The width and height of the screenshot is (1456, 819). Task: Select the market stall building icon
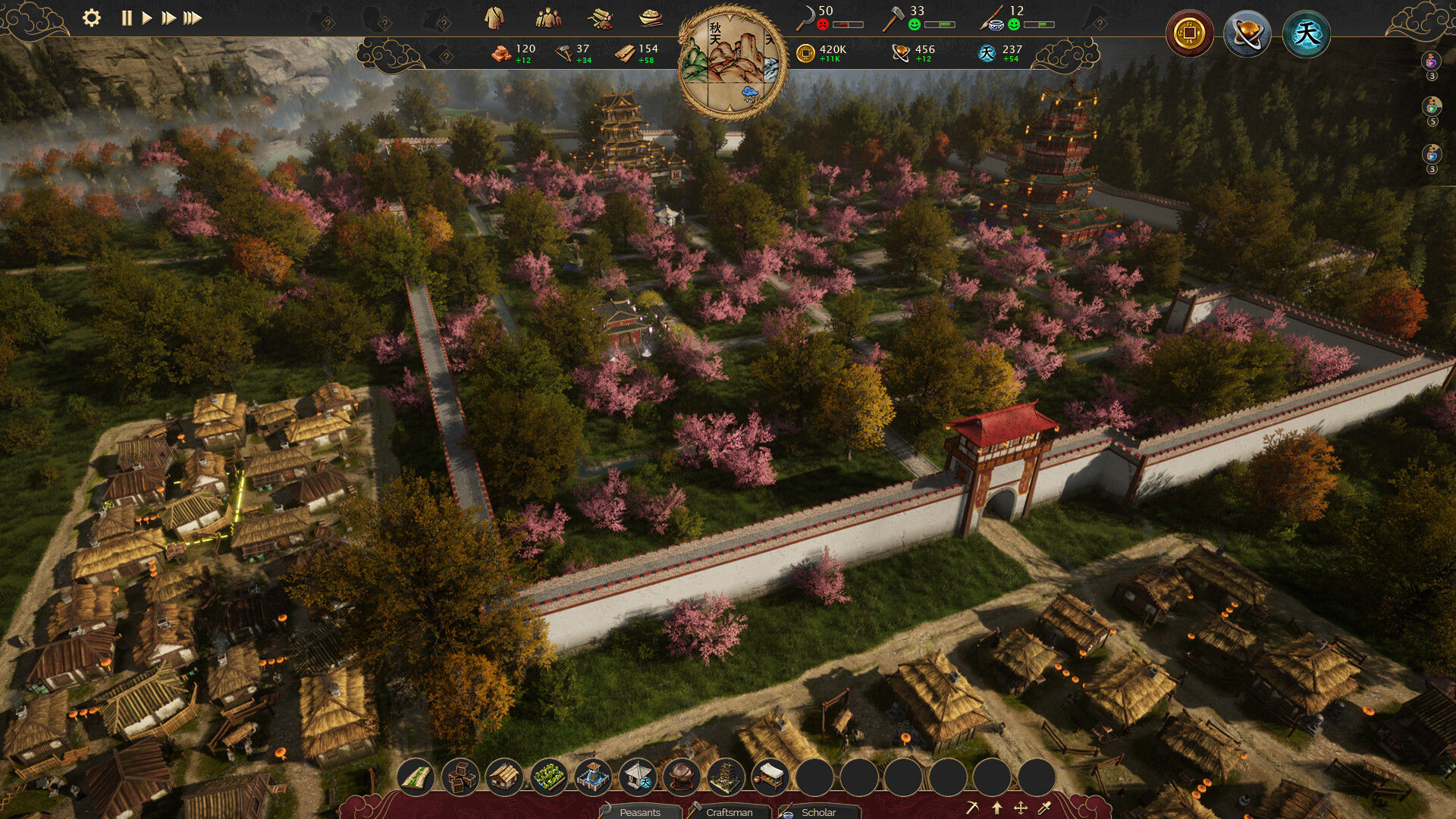click(x=771, y=777)
